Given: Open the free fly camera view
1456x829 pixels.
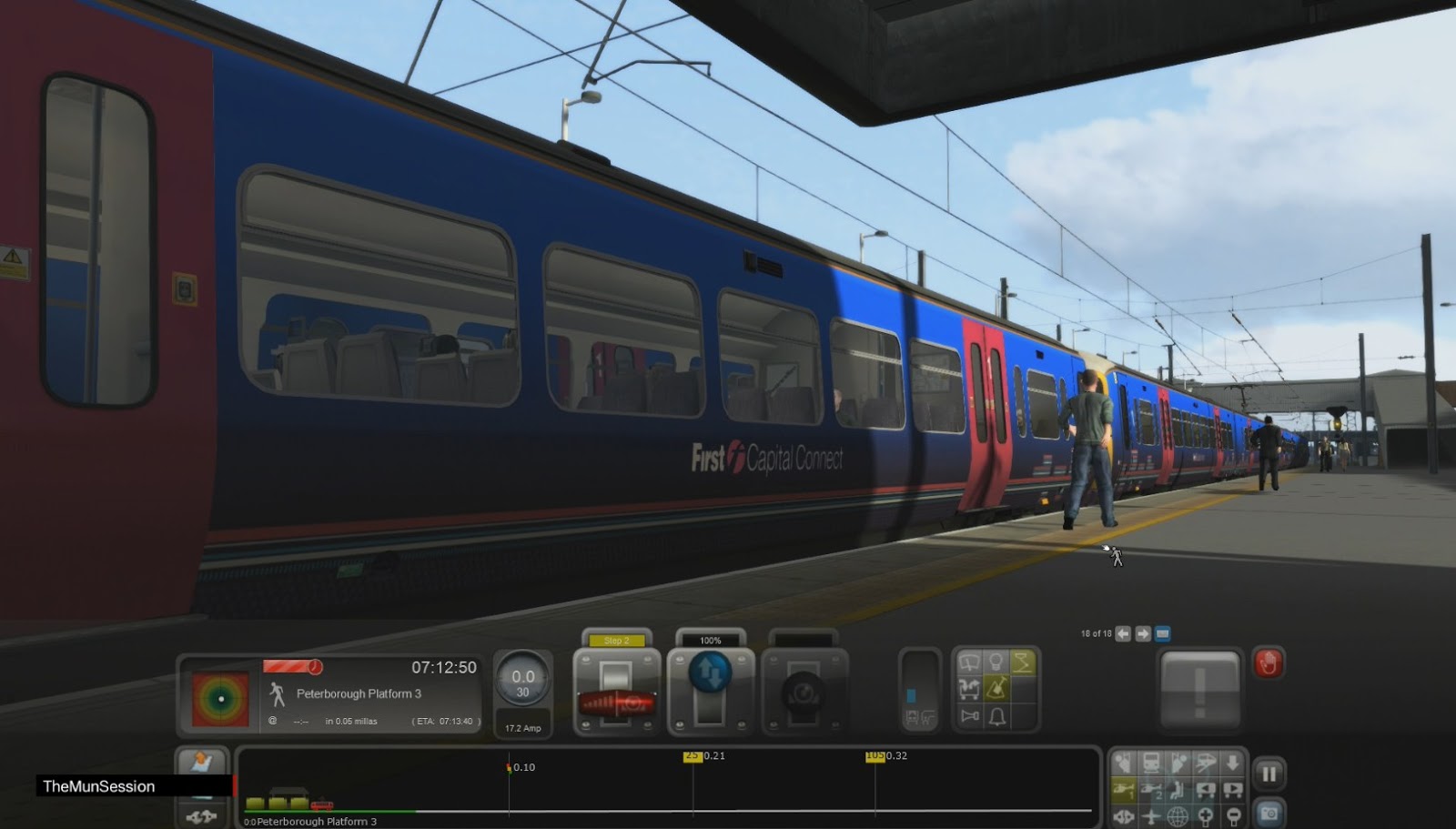Looking at the screenshot, I should pyautogui.click(x=1149, y=815).
